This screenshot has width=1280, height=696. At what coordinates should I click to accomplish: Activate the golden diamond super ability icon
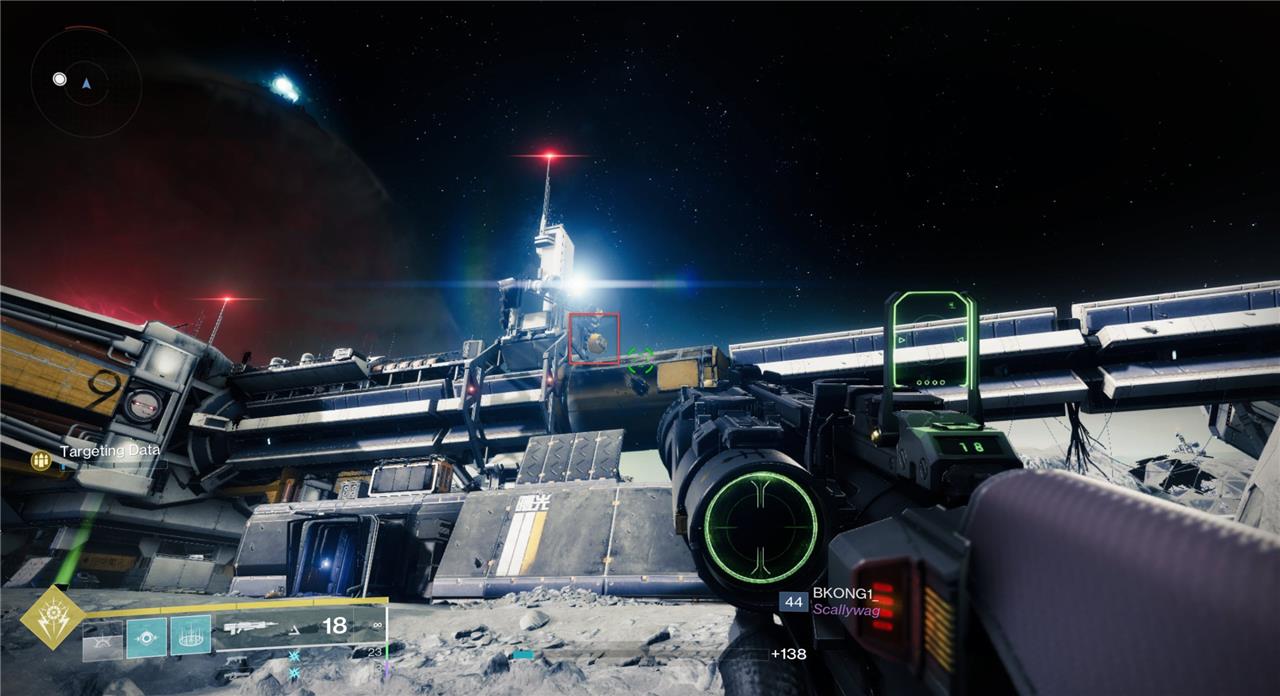click(52, 619)
